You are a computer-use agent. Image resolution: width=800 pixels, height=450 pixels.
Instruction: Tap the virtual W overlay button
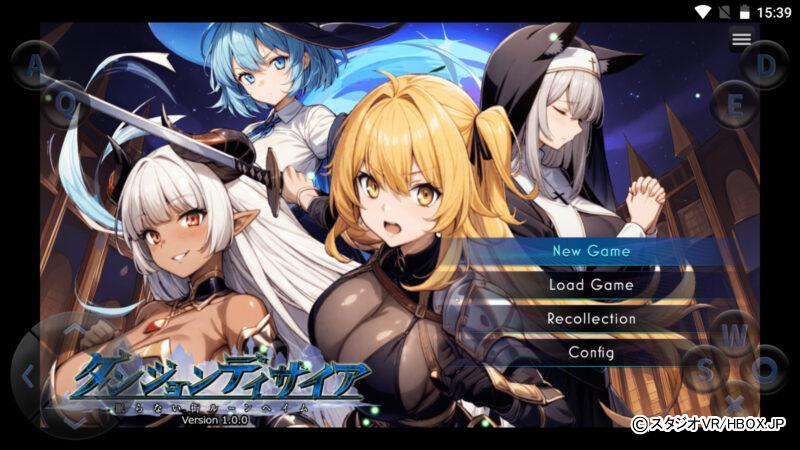(735, 334)
